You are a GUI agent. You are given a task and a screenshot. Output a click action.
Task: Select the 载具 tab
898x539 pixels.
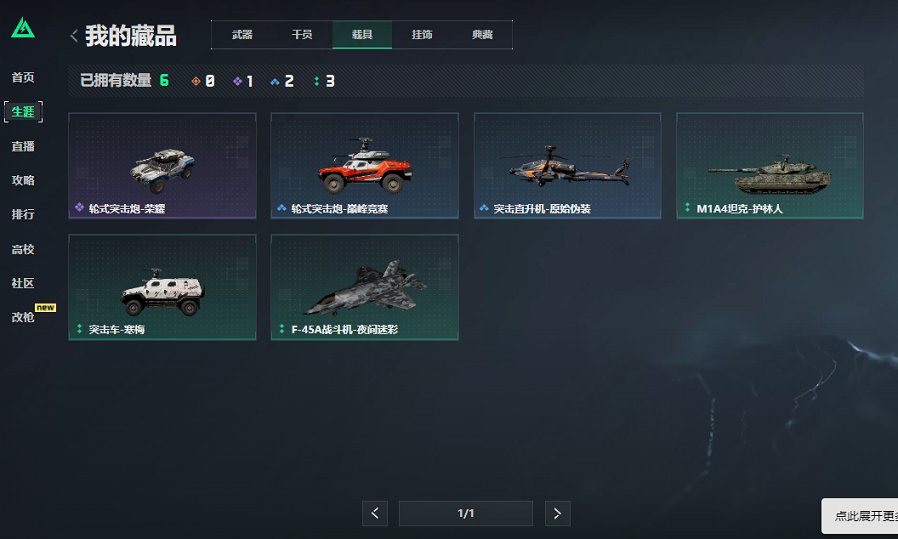coord(362,35)
